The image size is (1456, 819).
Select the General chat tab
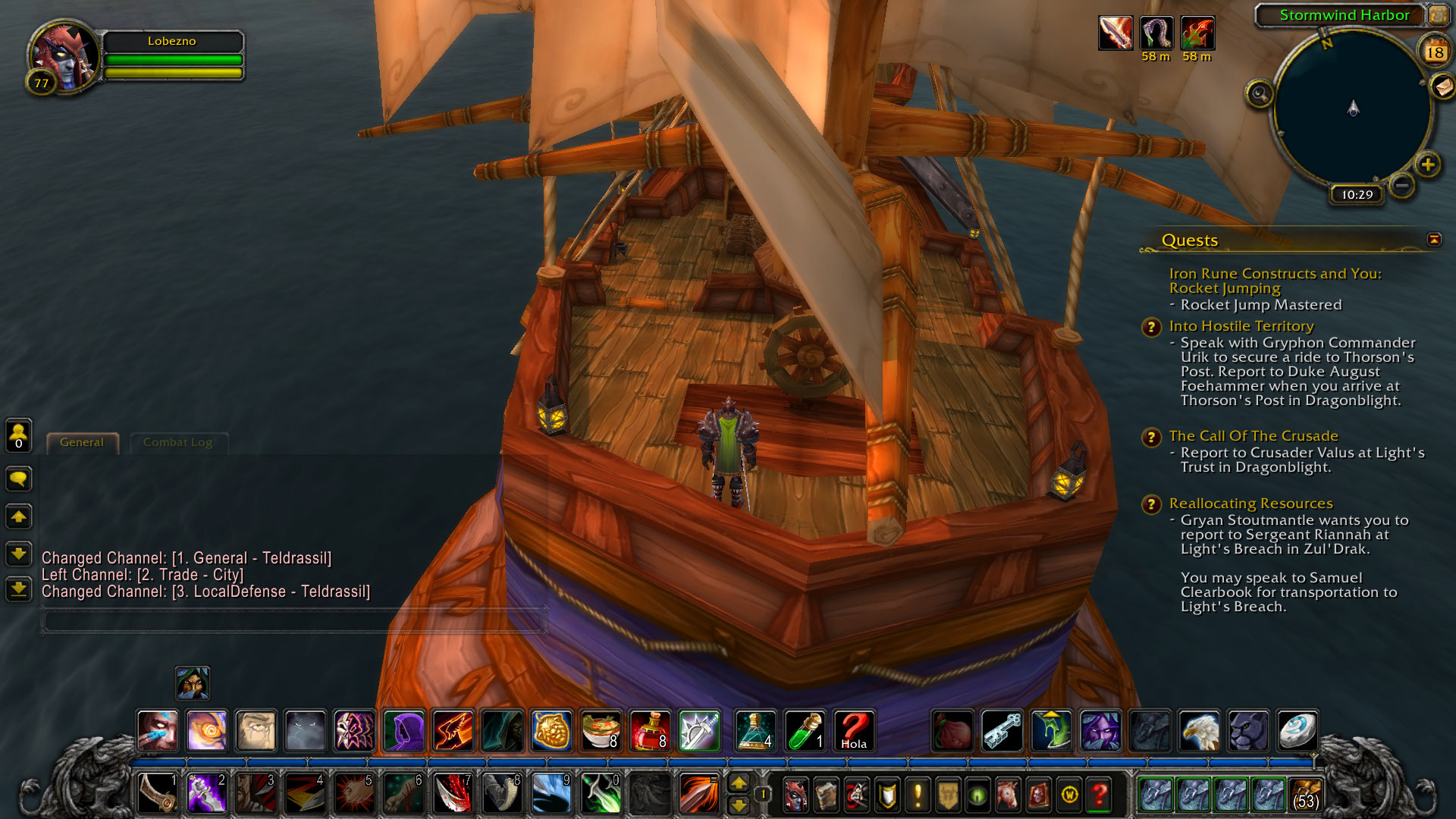click(82, 442)
